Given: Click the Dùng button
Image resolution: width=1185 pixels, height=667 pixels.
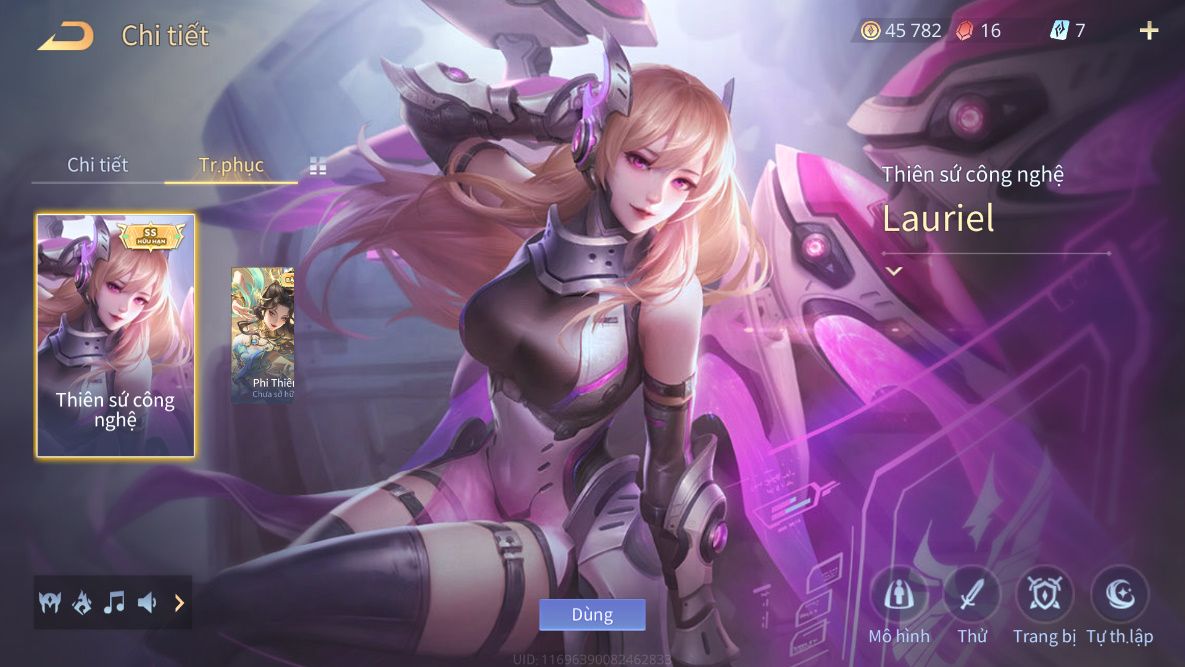Looking at the screenshot, I should pyautogui.click(x=592, y=614).
